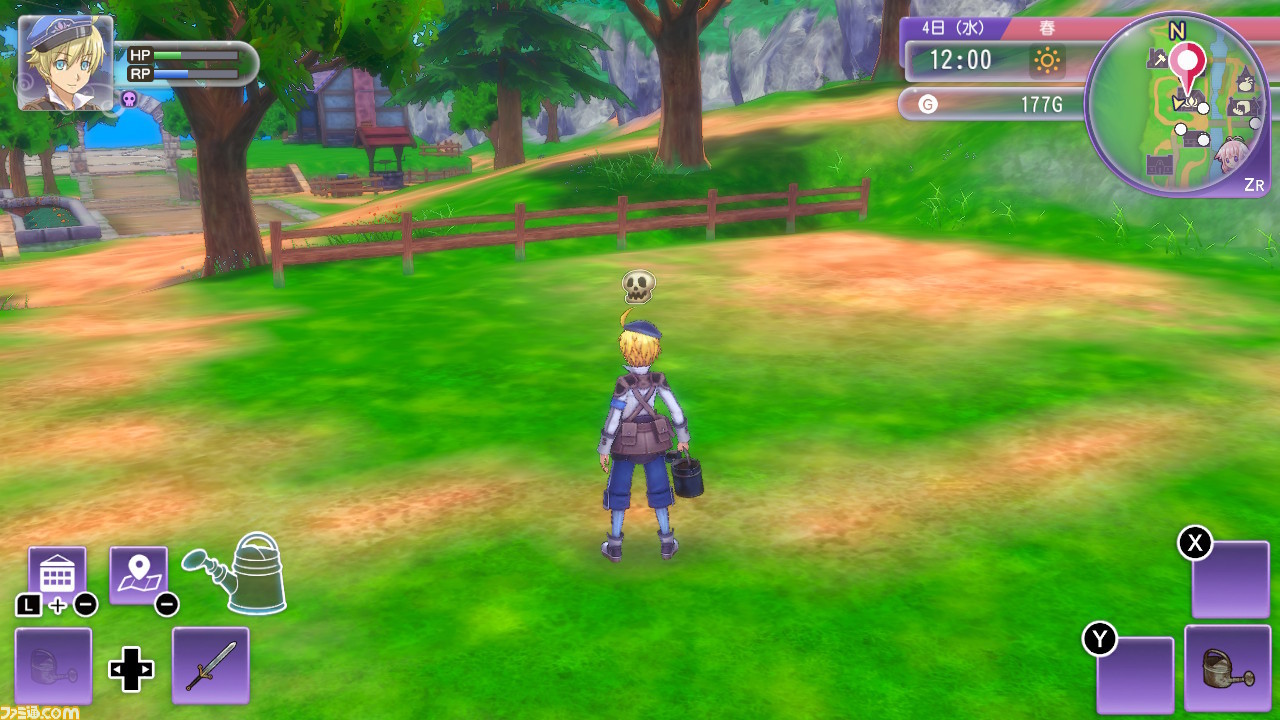Open the map pin icon

pyautogui.click(x=138, y=574)
